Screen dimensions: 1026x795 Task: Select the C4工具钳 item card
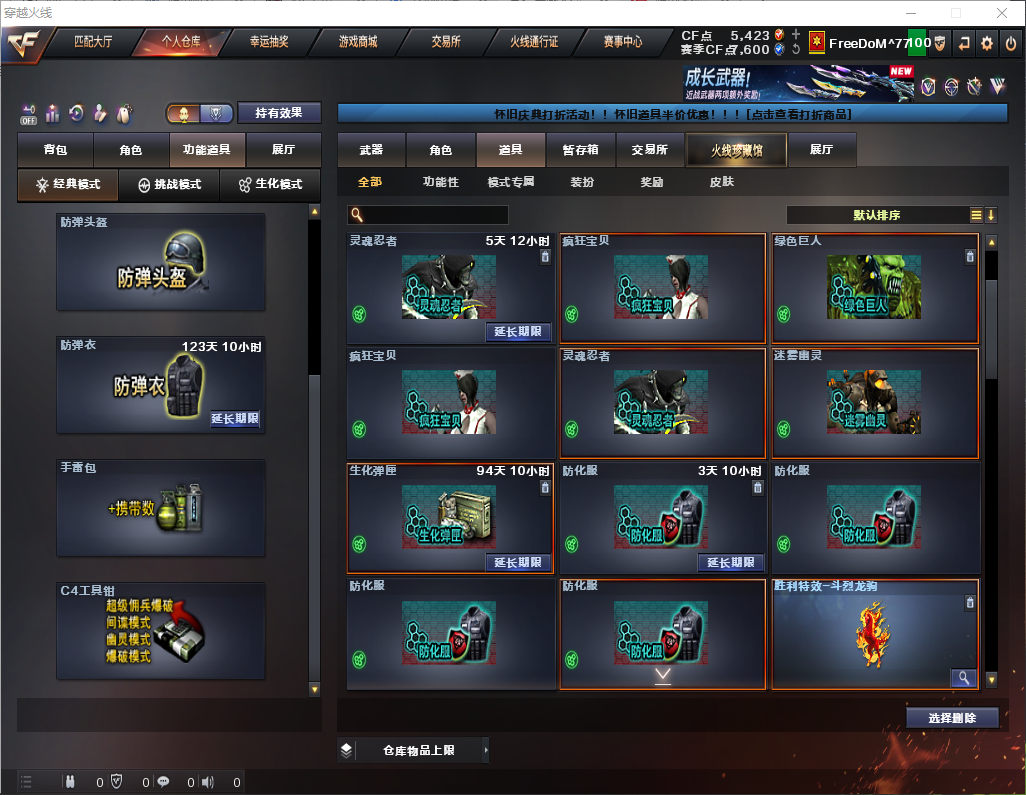click(x=161, y=632)
